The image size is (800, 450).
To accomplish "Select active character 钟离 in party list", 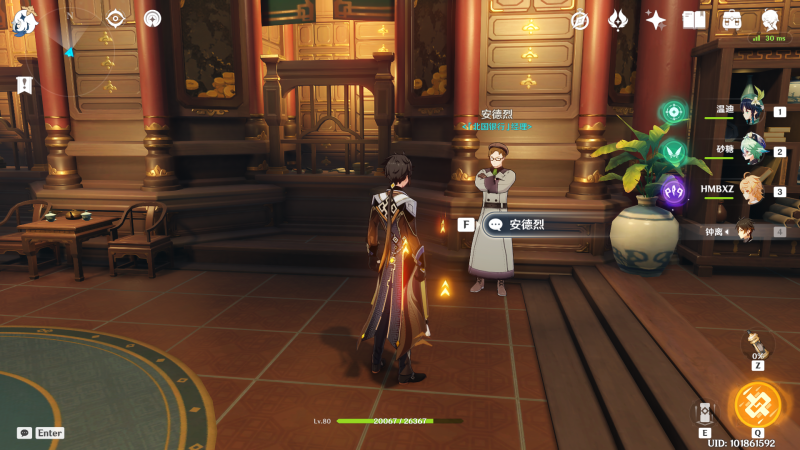I will coord(746,231).
